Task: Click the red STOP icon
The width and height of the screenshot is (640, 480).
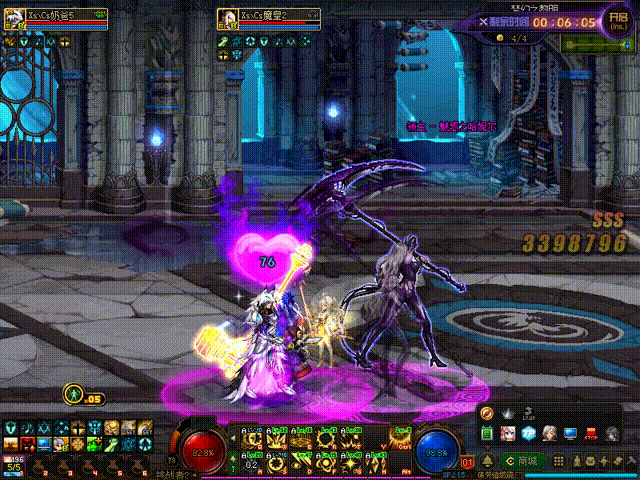Action: tap(592, 434)
